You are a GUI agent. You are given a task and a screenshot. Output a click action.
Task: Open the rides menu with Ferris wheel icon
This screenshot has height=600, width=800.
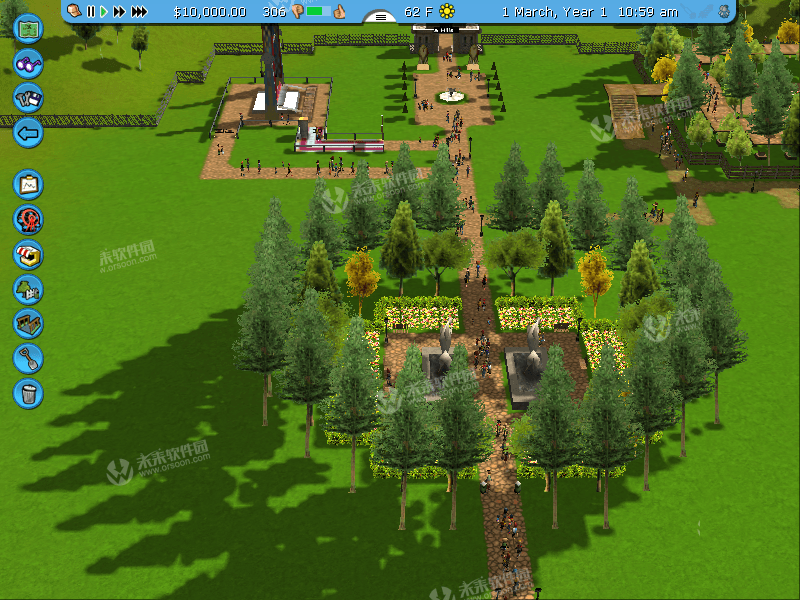point(28,220)
